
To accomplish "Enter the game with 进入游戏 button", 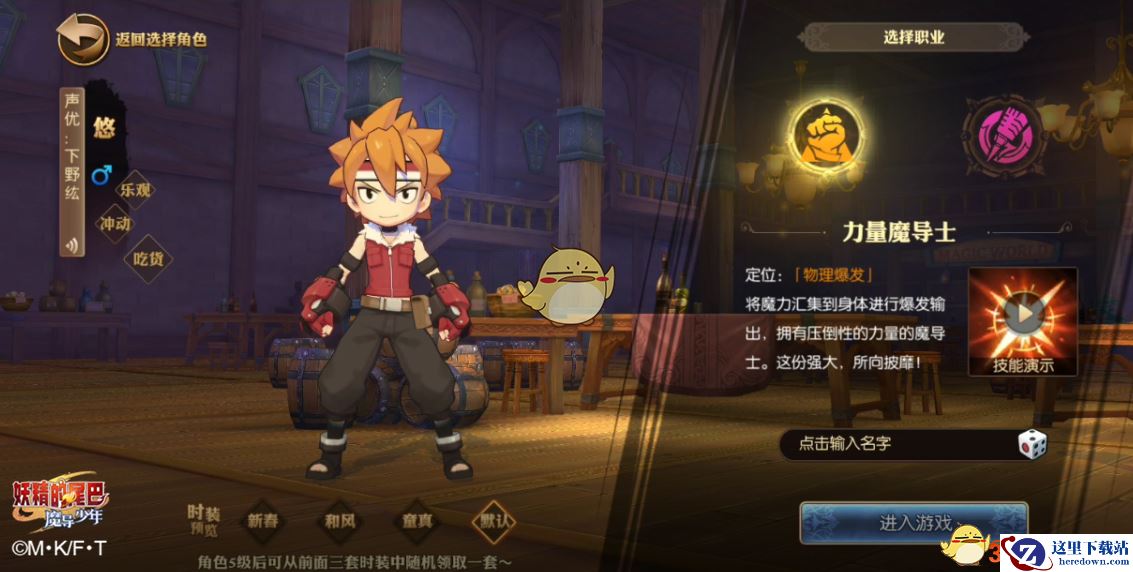I will click(913, 523).
